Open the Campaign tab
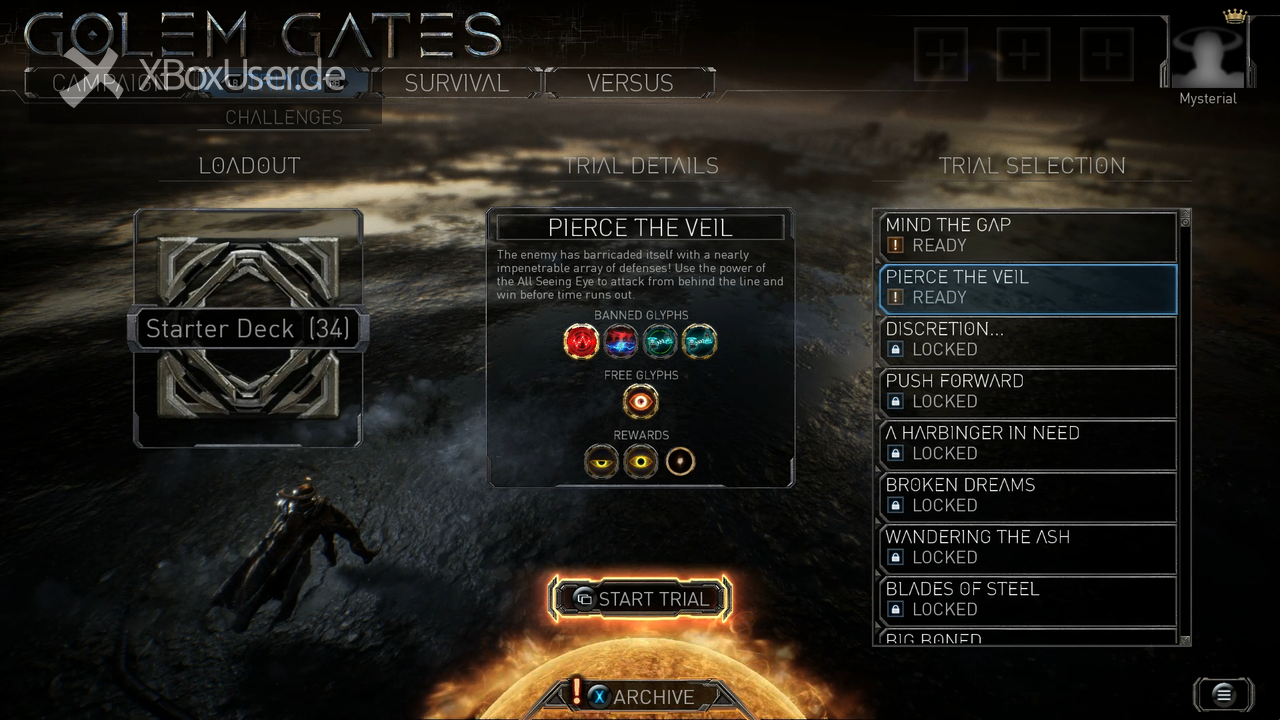This screenshot has width=1280, height=720. coord(100,83)
